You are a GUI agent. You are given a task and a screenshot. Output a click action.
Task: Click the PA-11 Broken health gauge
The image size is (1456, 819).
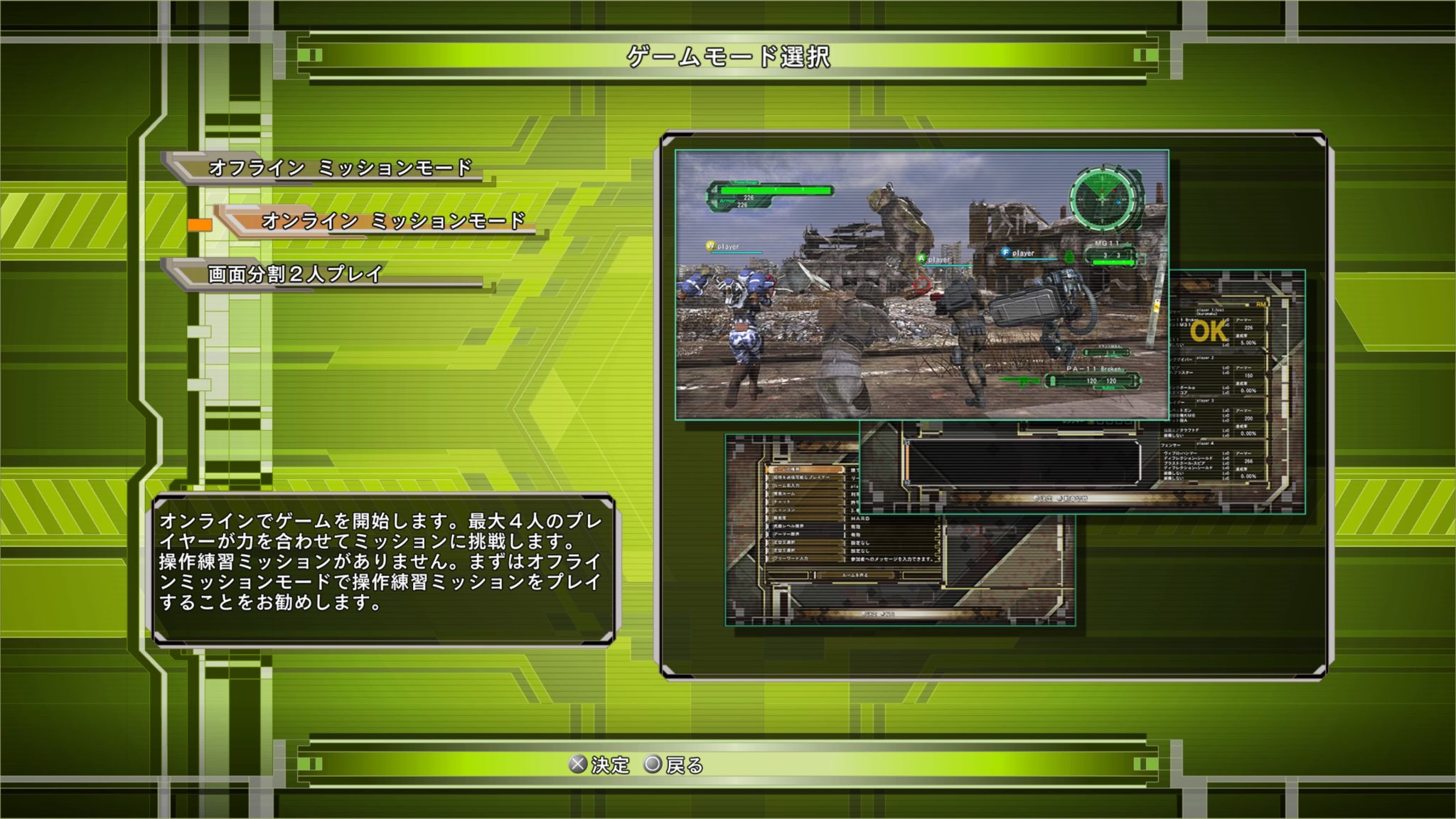point(1091,379)
